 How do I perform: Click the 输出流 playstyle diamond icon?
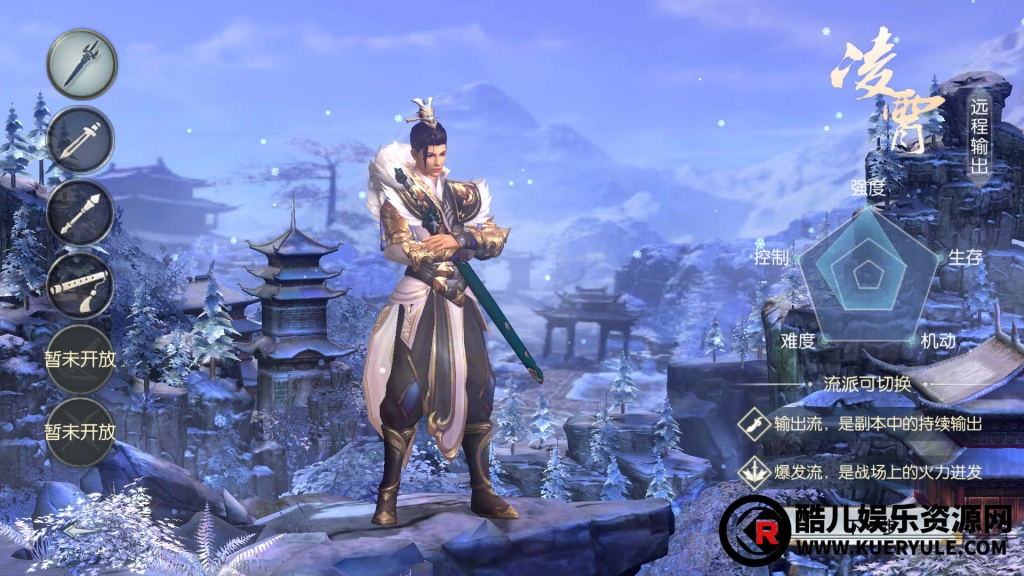(x=751, y=424)
